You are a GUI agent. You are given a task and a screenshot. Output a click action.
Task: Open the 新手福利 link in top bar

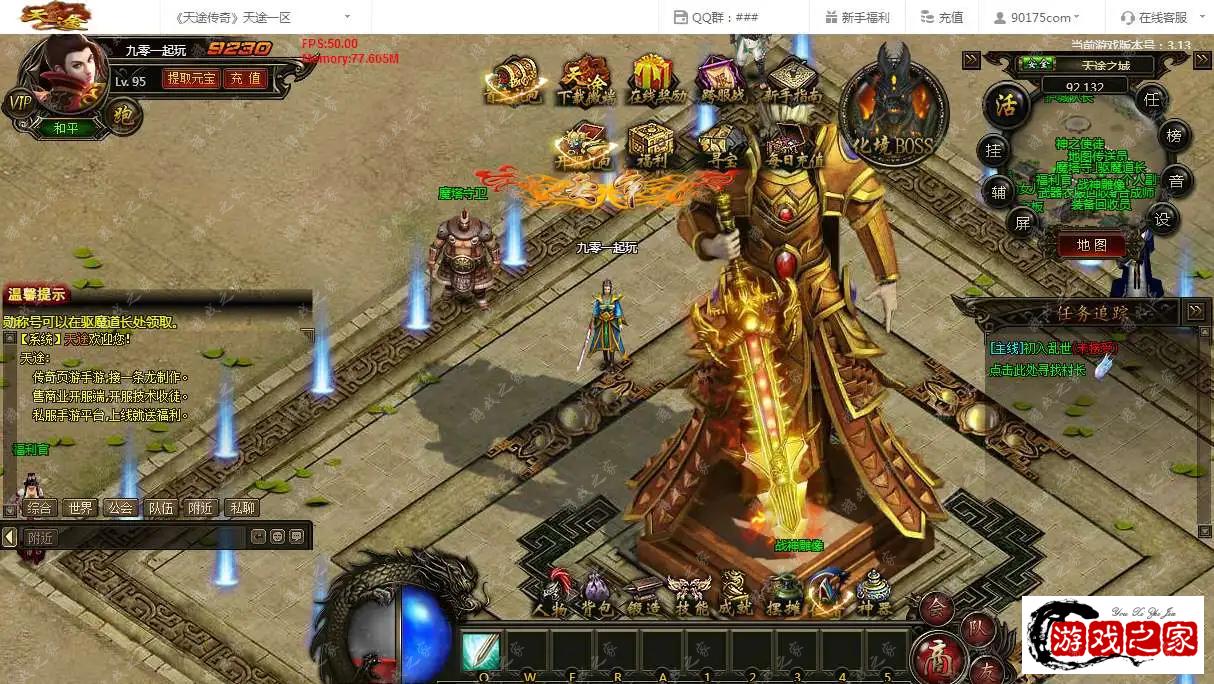pyautogui.click(x=857, y=17)
